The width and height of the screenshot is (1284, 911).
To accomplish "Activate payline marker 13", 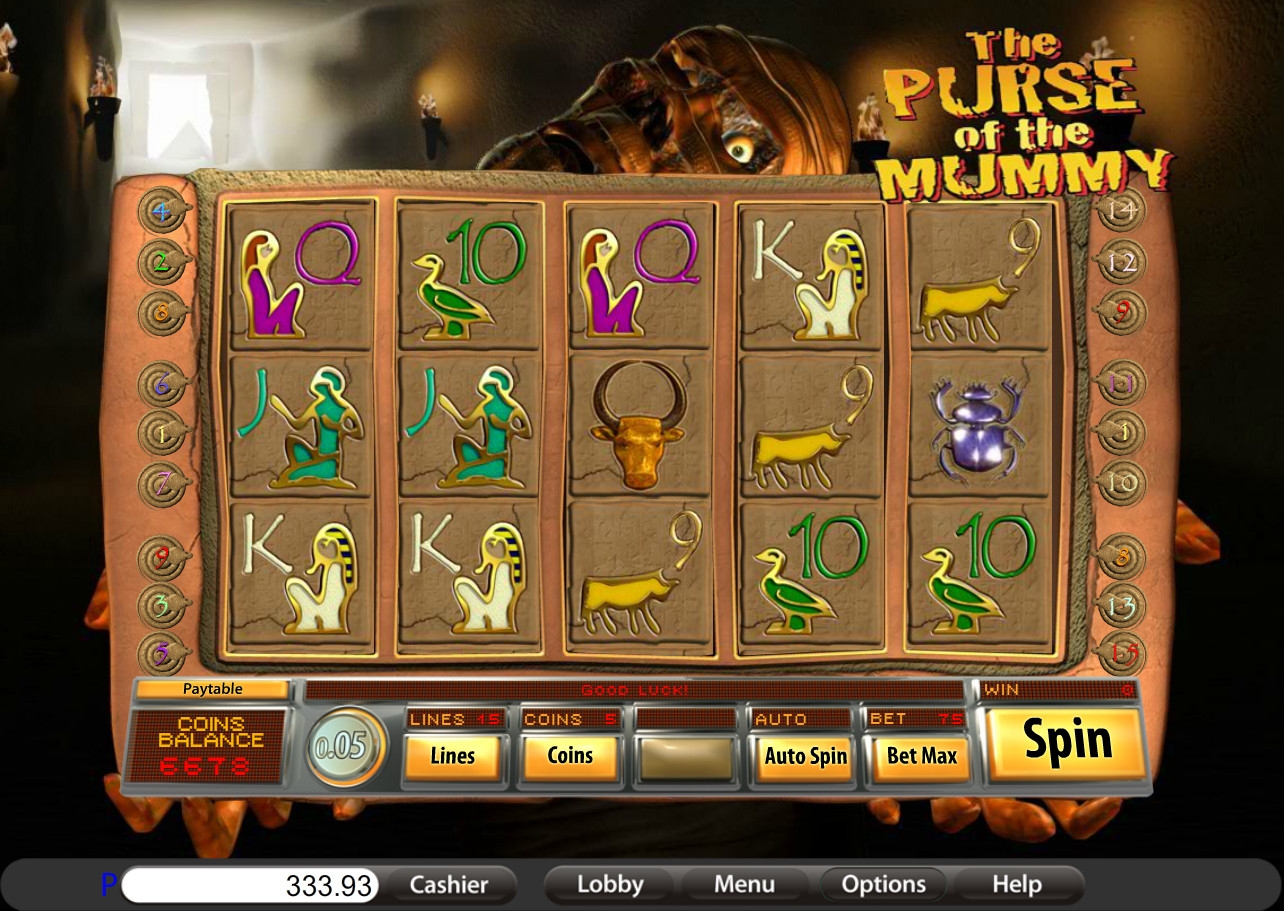I will coord(1121,605).
